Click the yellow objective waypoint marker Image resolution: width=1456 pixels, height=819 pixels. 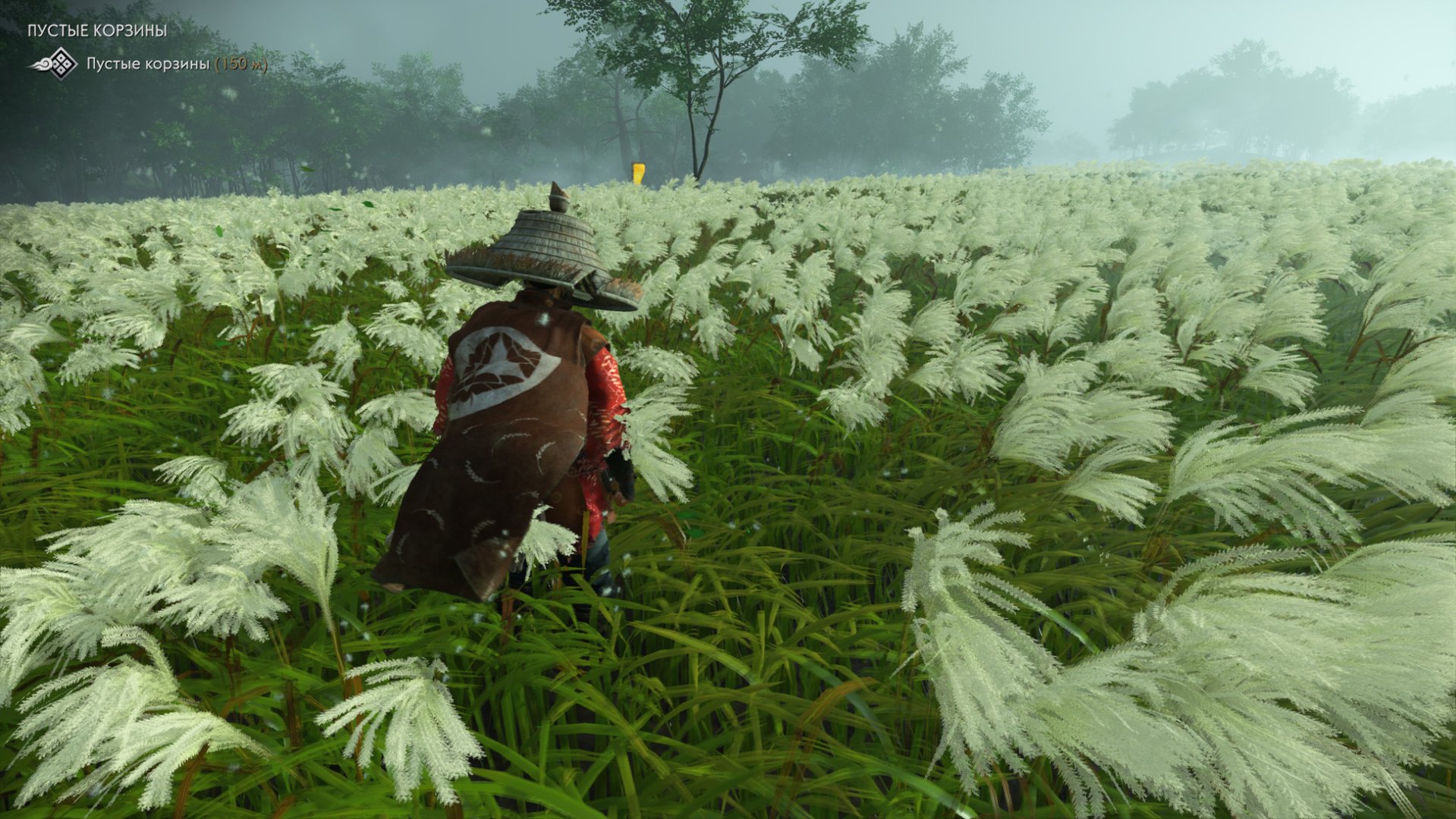click(x=638, y=172)
